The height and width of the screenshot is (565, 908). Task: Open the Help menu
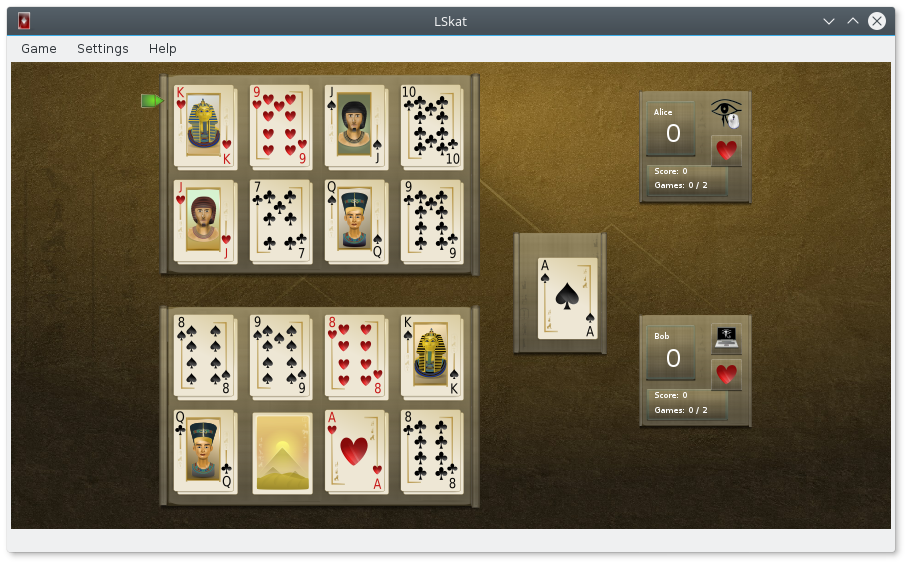coord(162,48)
